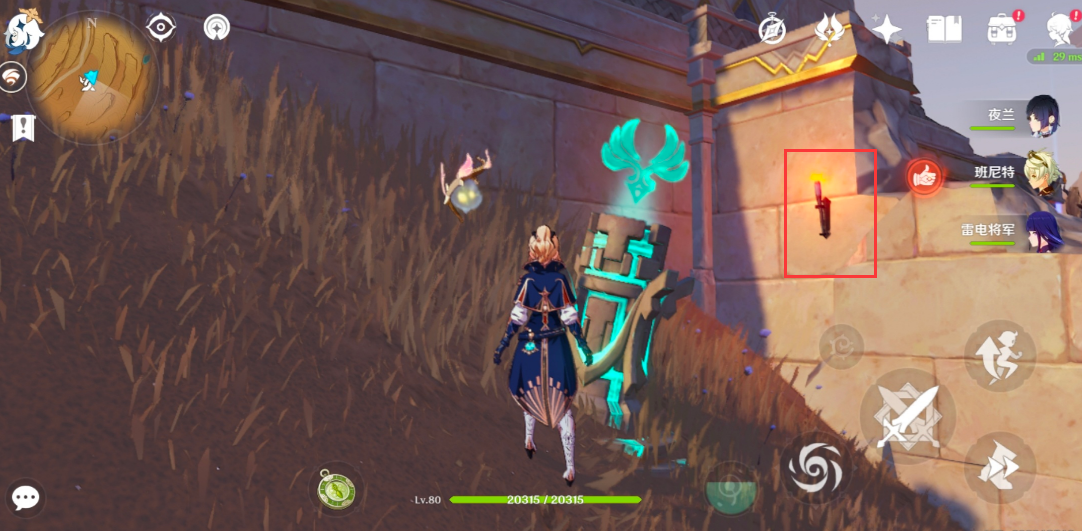Tap the red thumbs-up icon

(x=925, y=177)
